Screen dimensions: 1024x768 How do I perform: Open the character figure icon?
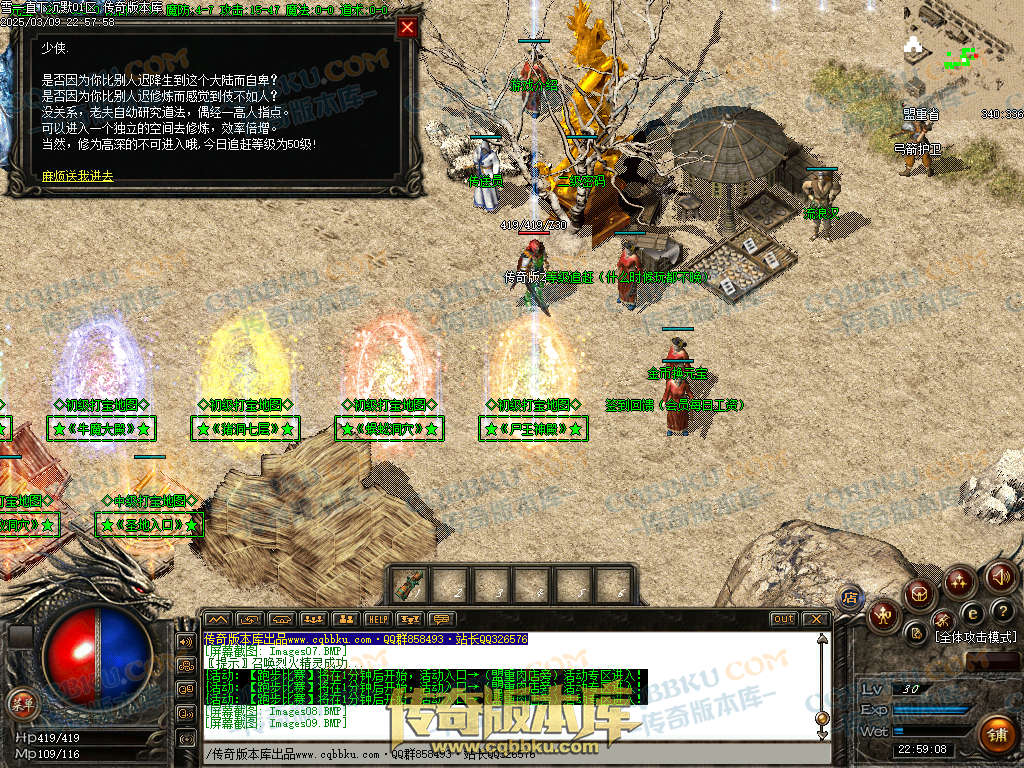[x=884, y=614]
